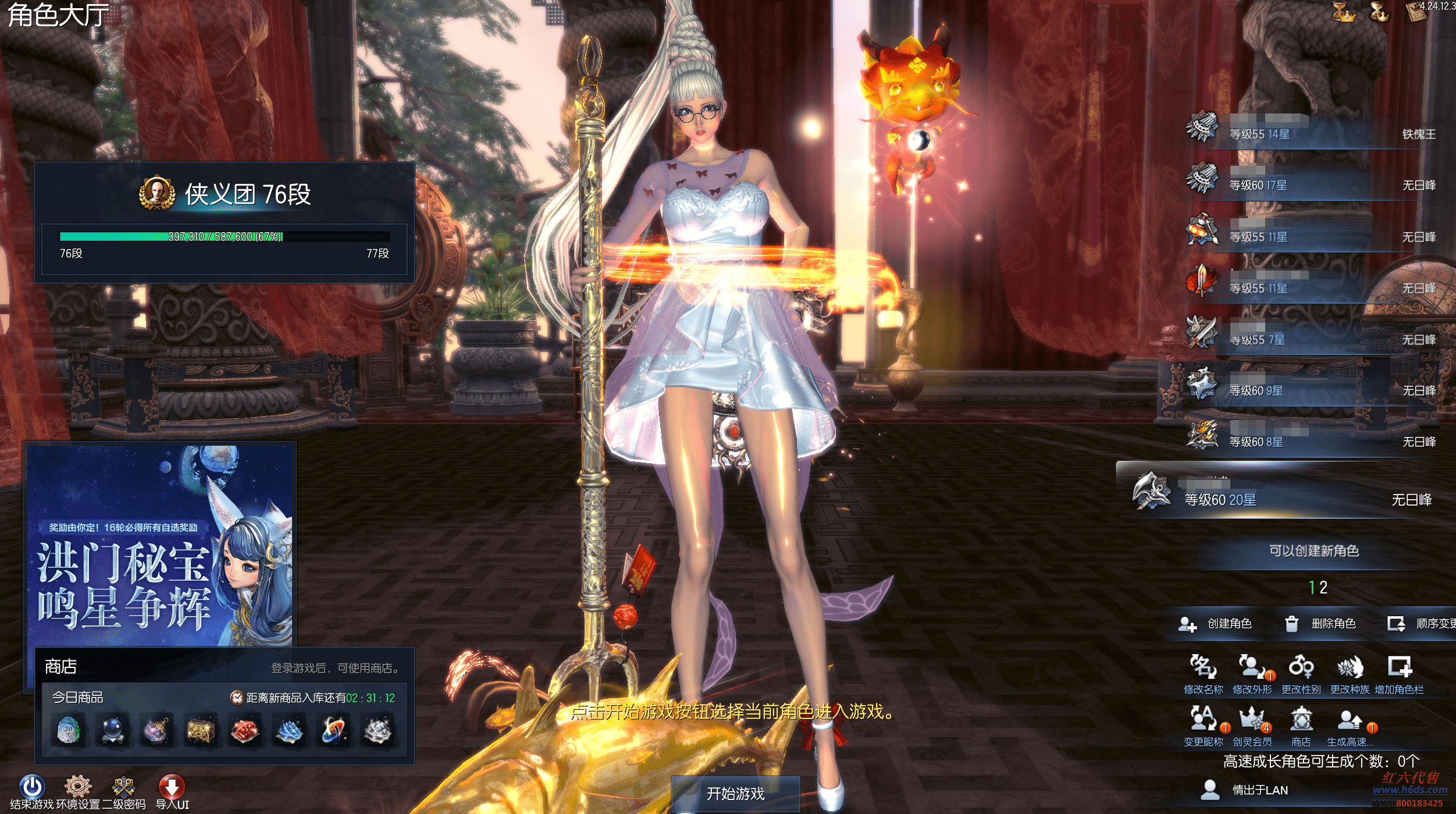
Task: Click the 结束游戏 power icon
Action: pos(32,787)
